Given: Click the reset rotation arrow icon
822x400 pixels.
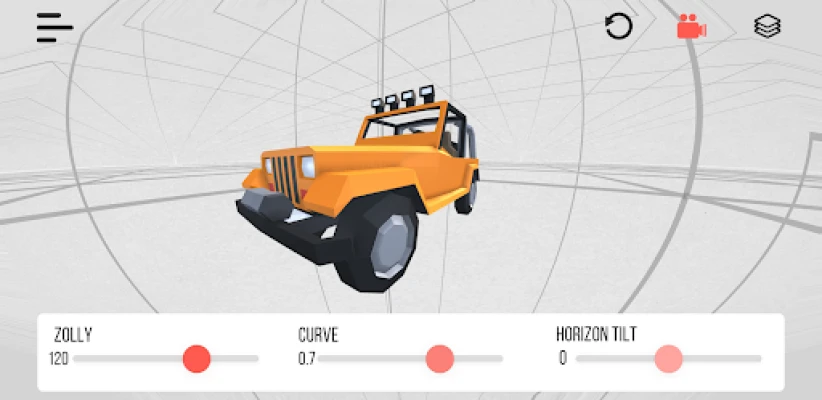Looking at the screenshot, I should pyautogui.click(x=619, y=27).
